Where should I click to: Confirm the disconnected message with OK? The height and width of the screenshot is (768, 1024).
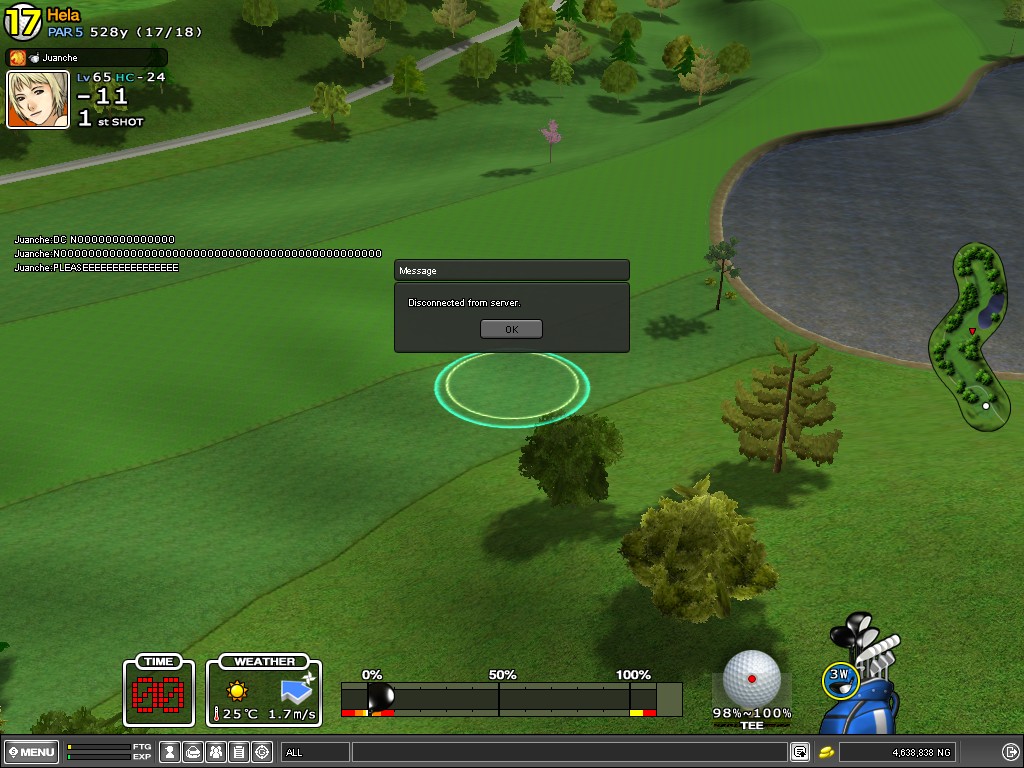point(511,329)
